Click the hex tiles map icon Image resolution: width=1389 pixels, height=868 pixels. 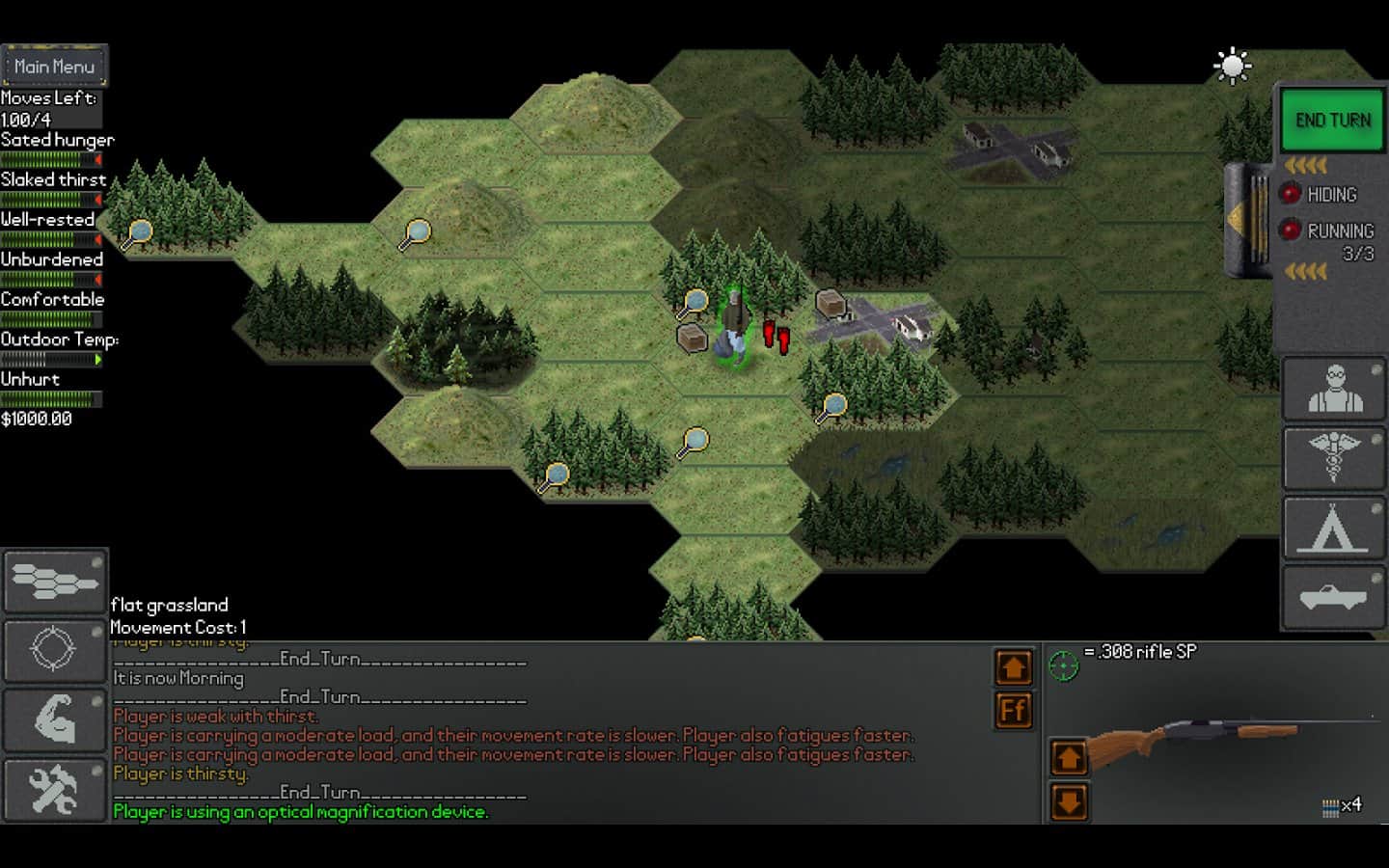[55, 581]
